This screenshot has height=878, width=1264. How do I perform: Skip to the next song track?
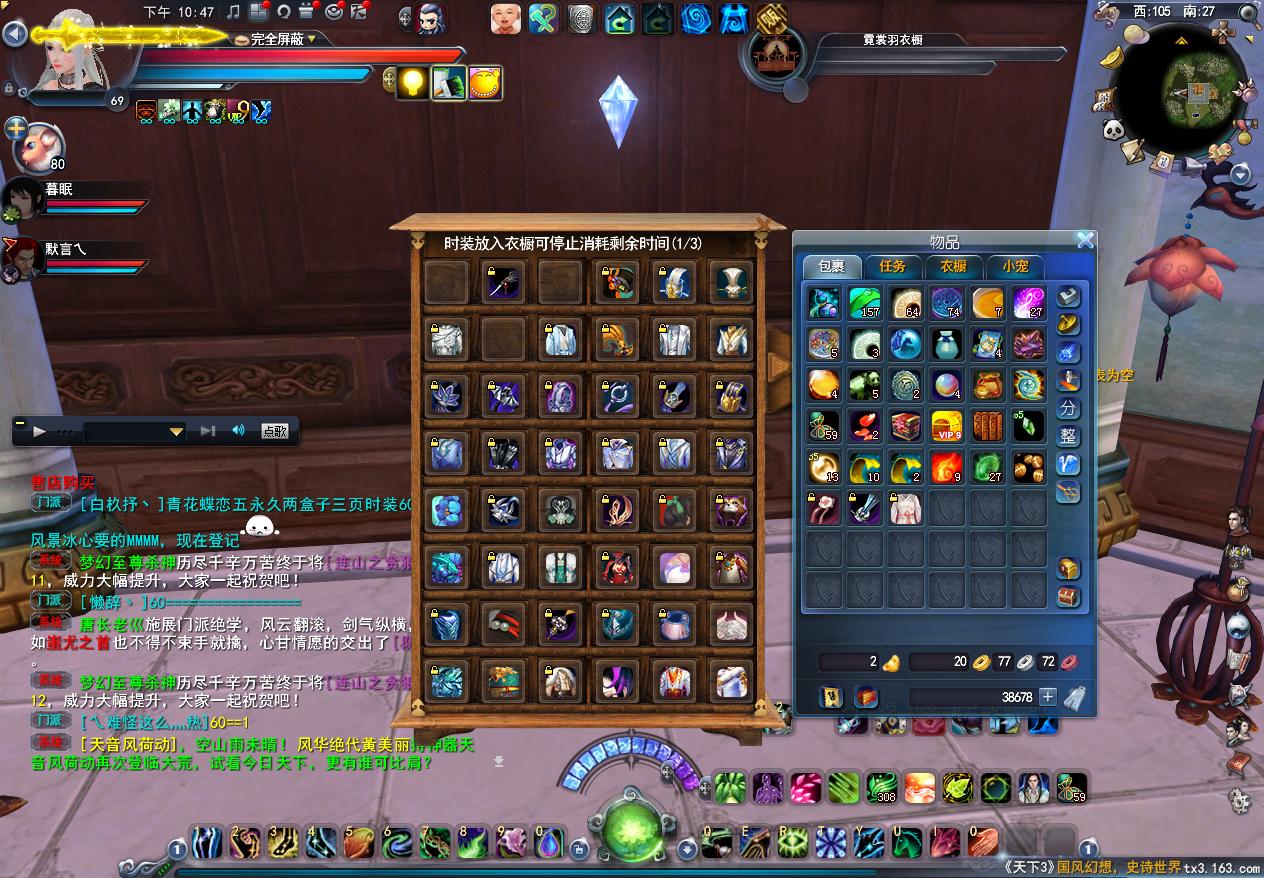[207, 431]
